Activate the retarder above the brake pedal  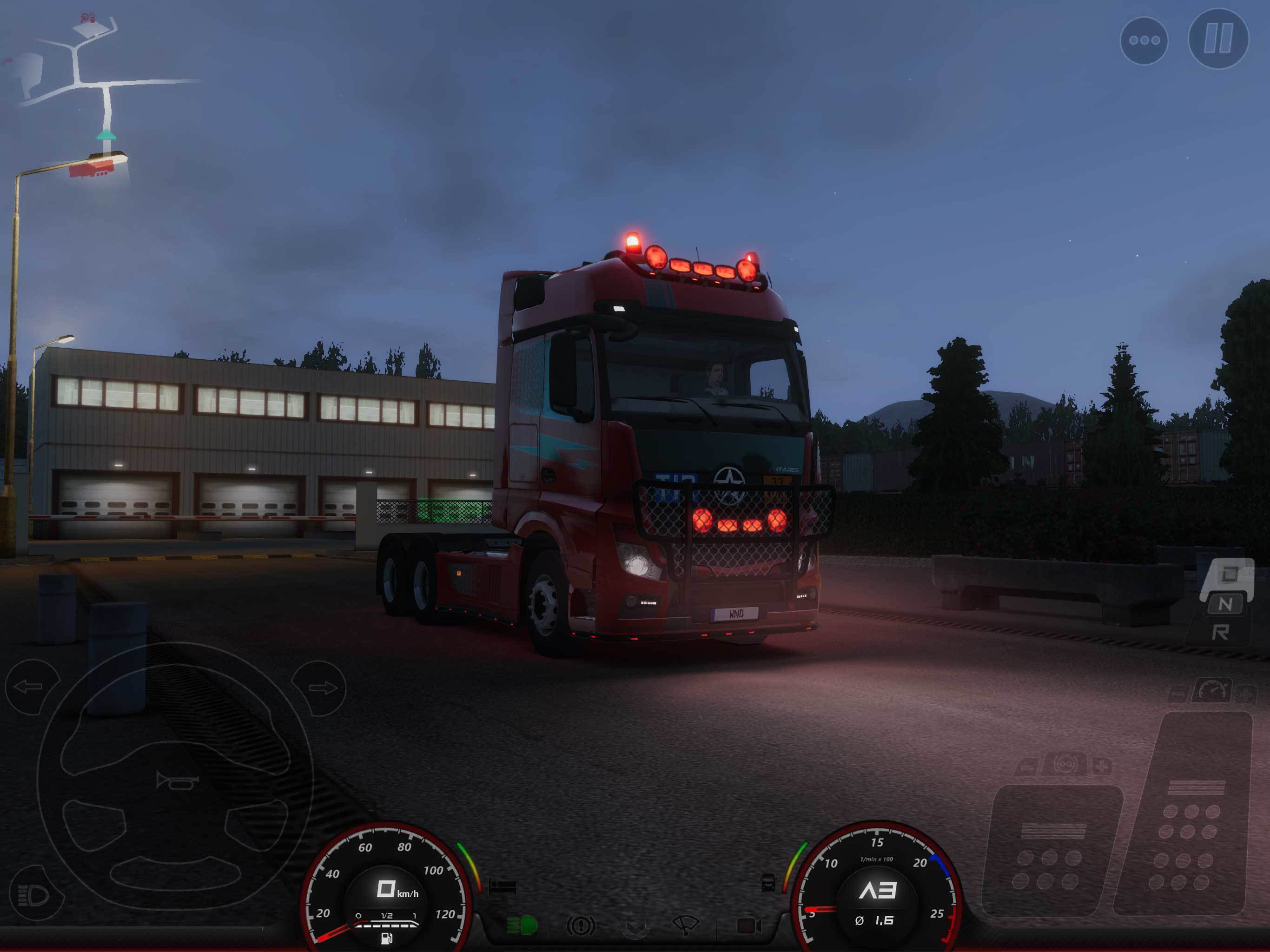(x=1065, y=765)
